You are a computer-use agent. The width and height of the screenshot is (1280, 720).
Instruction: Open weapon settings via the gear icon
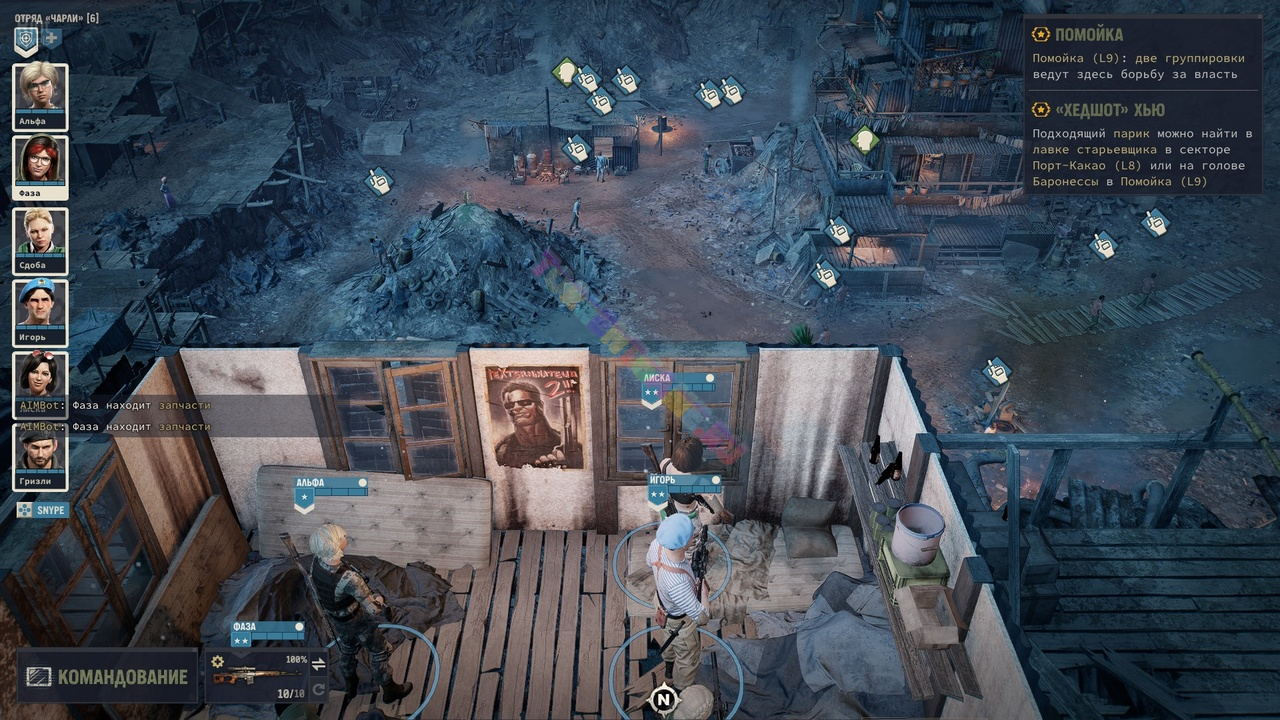pos(218,661)
